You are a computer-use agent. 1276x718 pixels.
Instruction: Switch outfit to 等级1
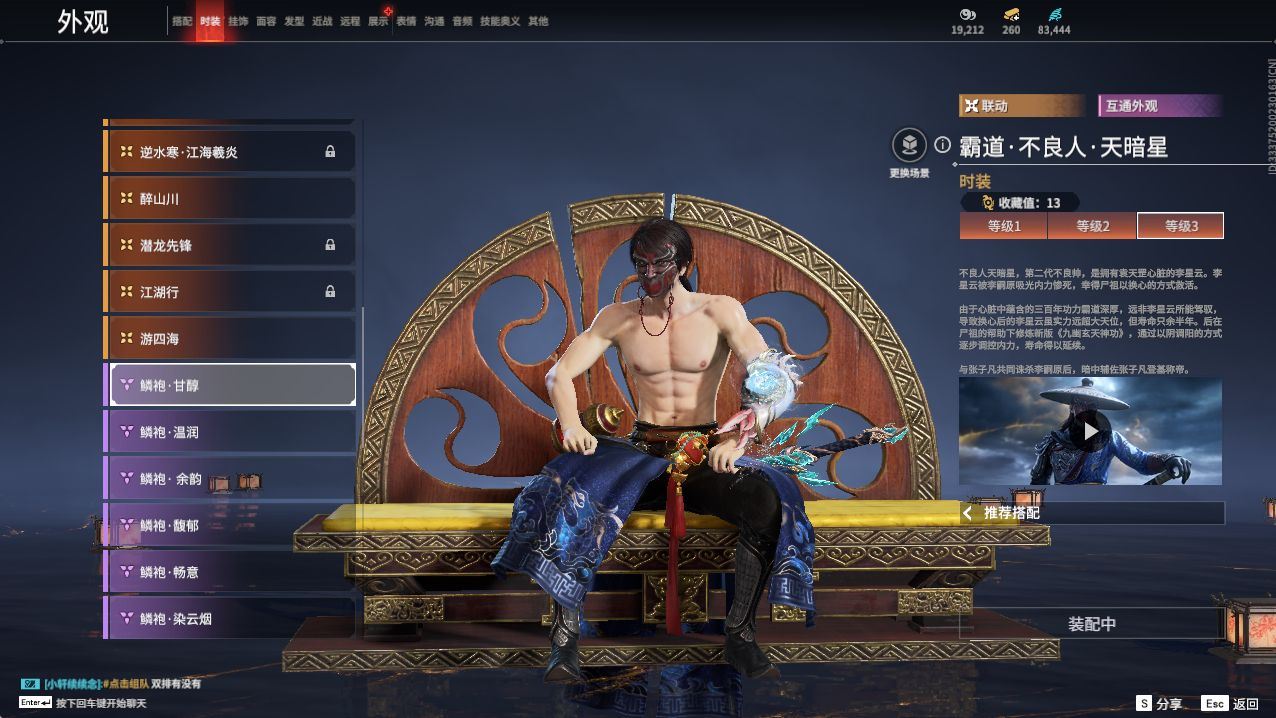(x=1004, y=226)
